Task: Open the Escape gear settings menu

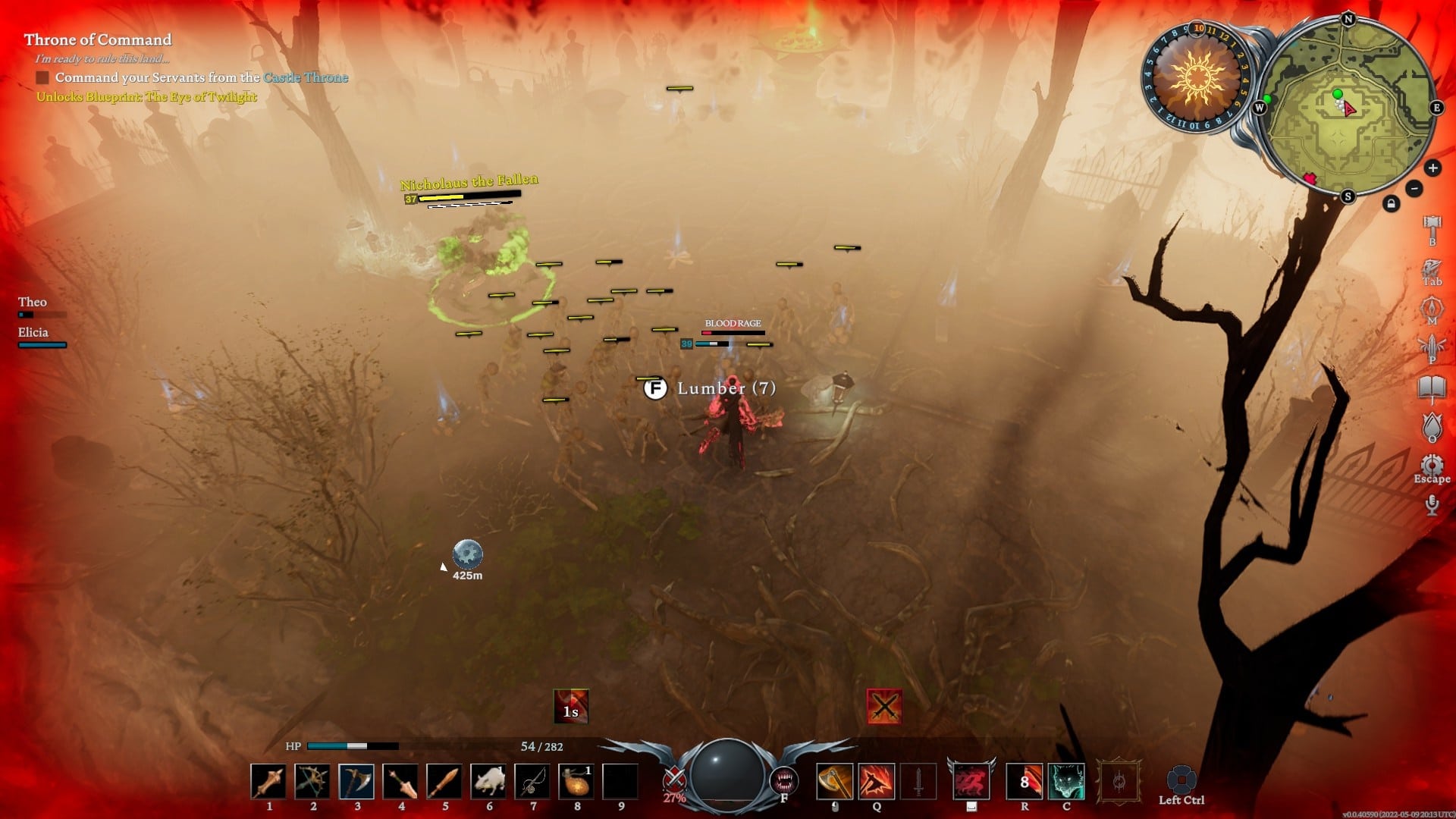Action: point(1432,466)
